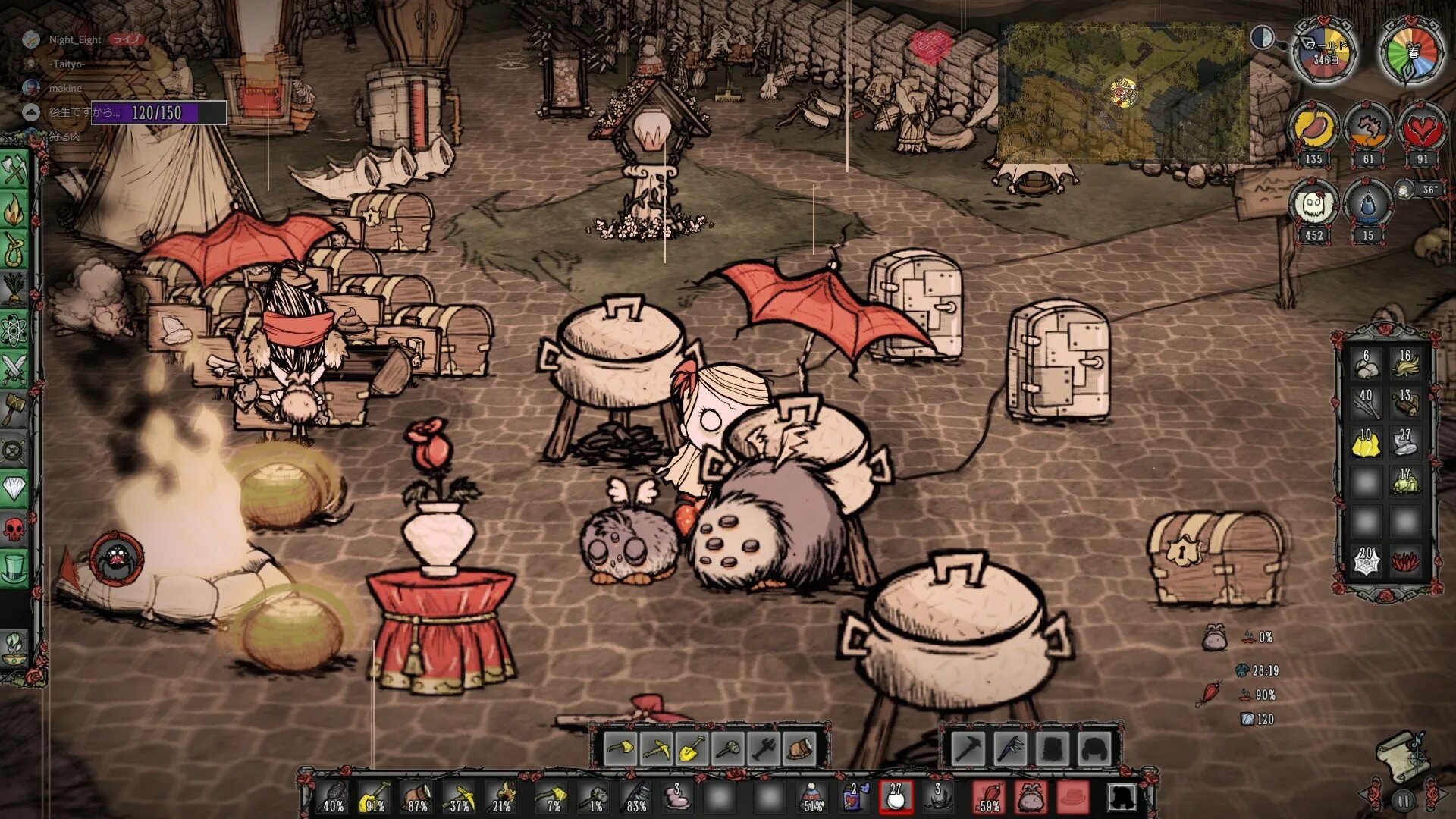Switch to the Science atom crafting tab

click(x=14, y=331)
